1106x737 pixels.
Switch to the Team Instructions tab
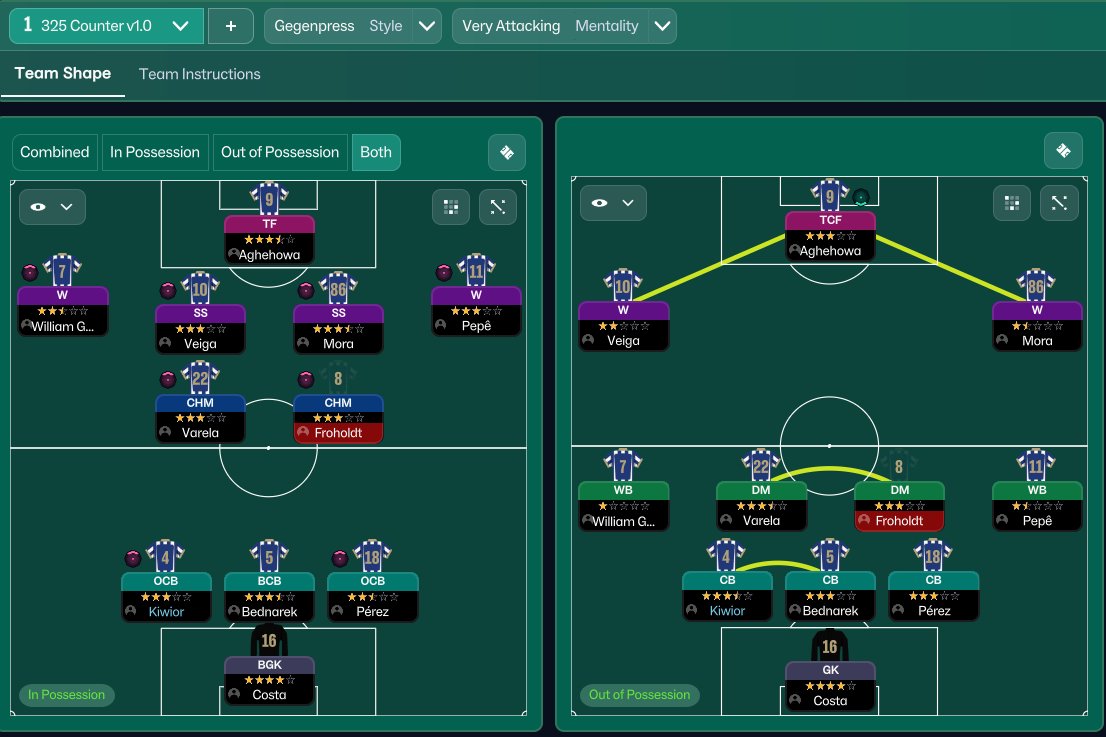(x=199, y=74)
